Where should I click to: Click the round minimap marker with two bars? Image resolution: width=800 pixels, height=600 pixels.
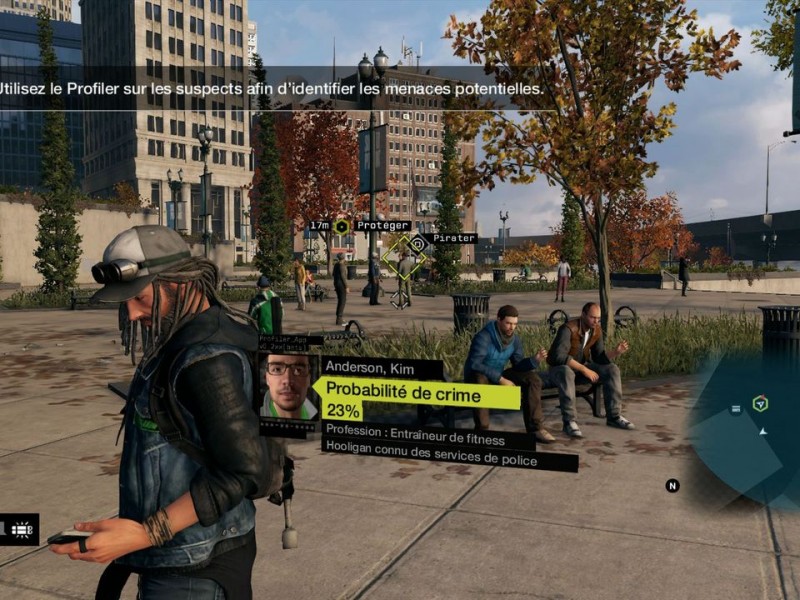736,408
